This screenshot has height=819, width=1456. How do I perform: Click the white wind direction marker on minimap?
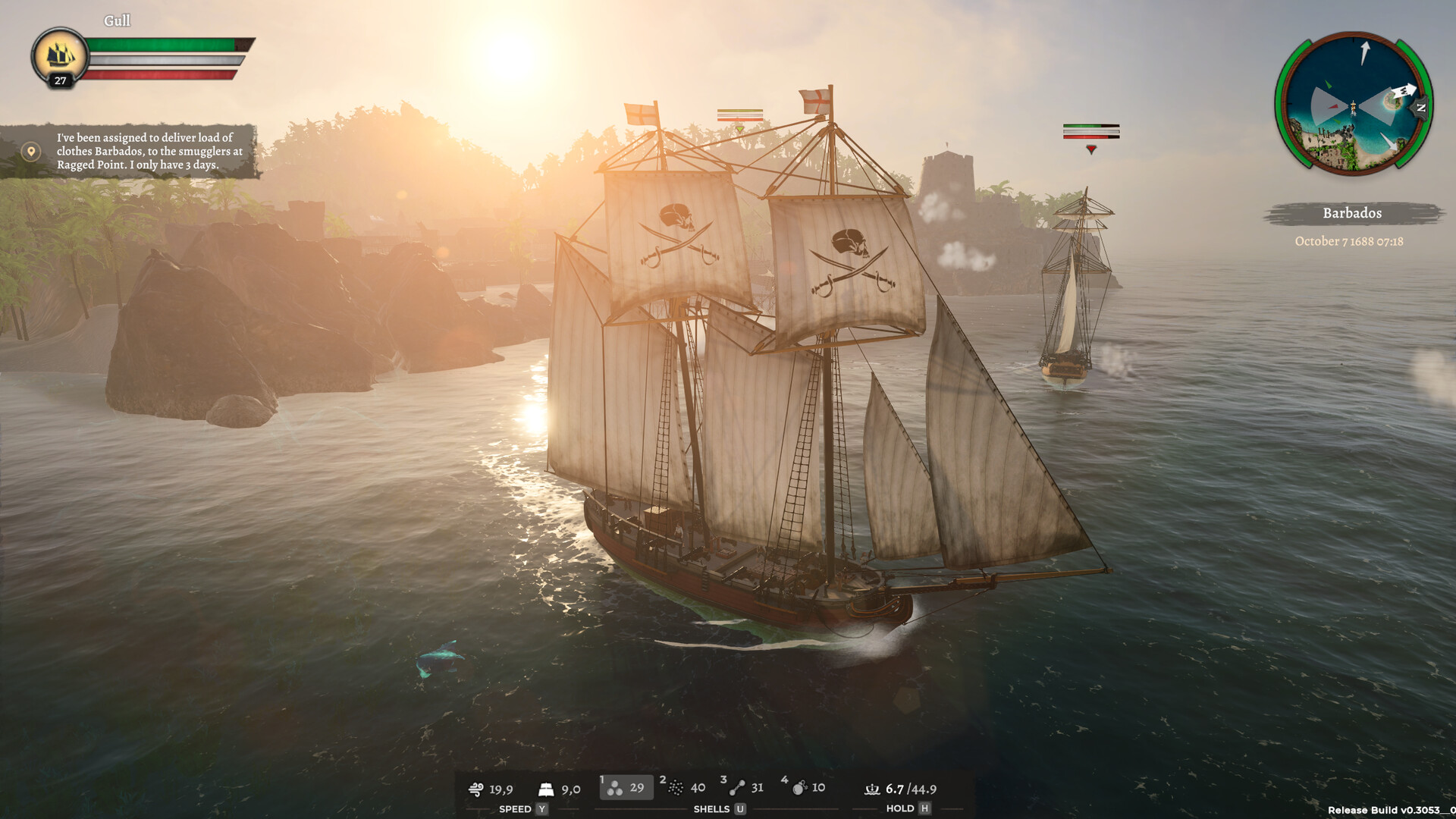[x=1404, y=90]
